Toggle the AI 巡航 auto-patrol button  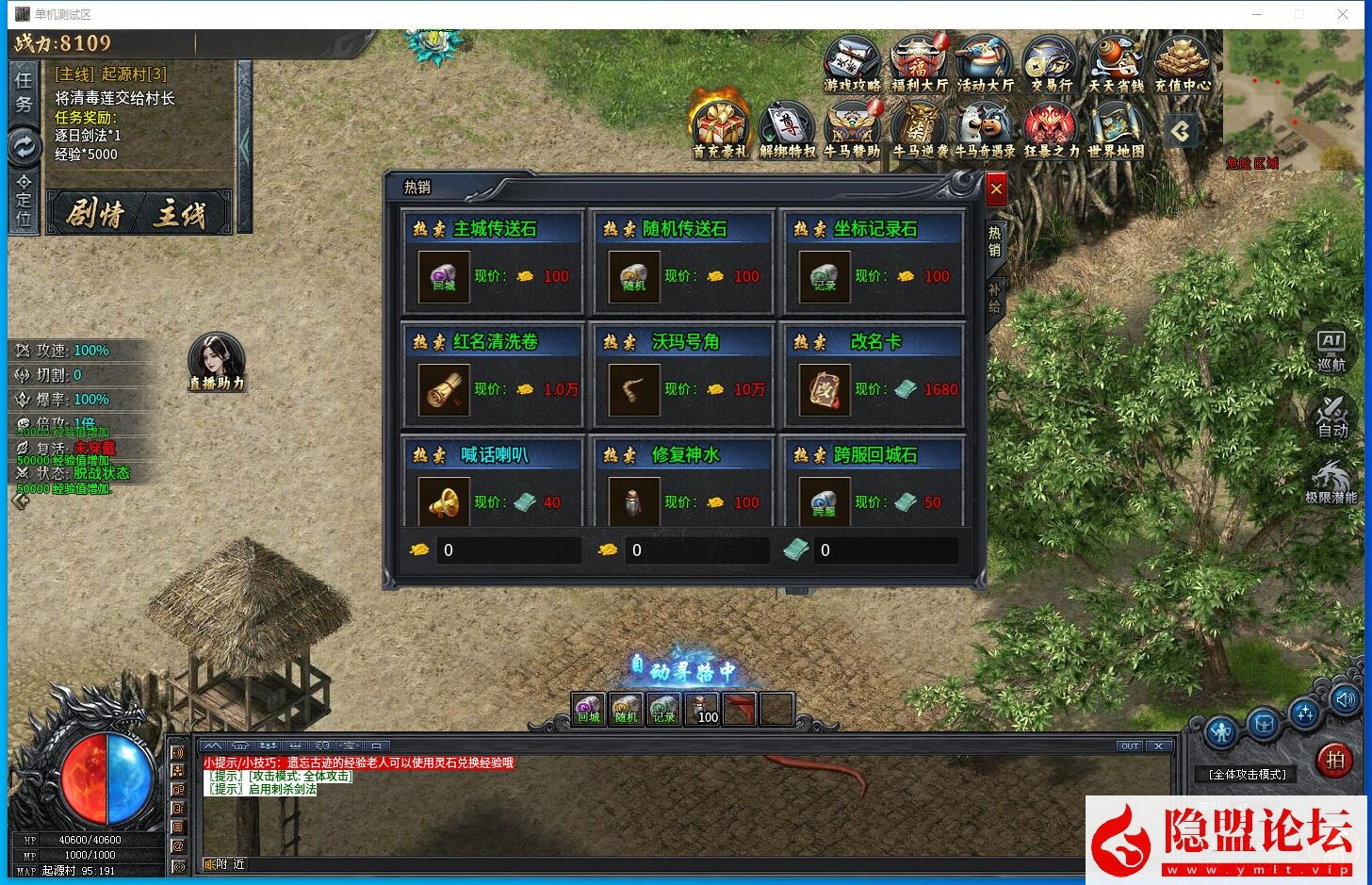(x=1331, y=350)
